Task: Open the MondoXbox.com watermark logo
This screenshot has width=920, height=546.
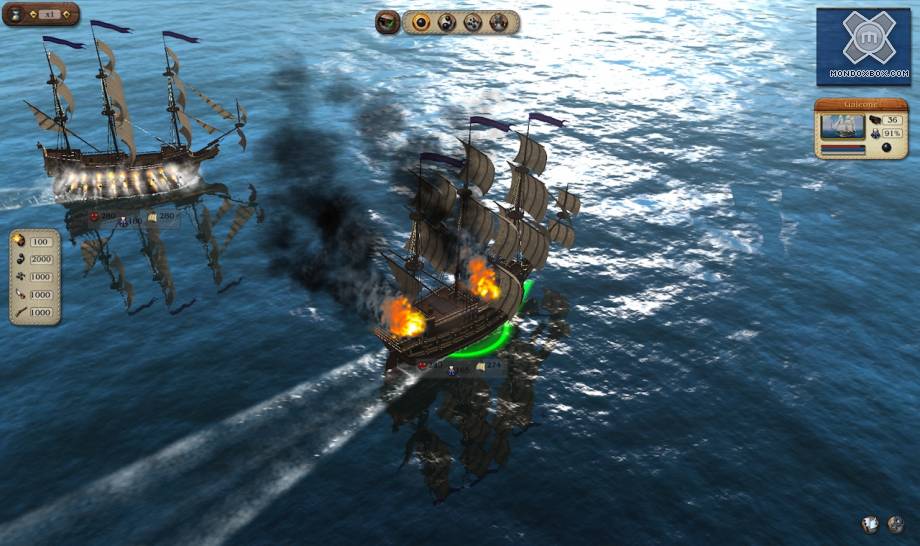Action: pos(863,46)
